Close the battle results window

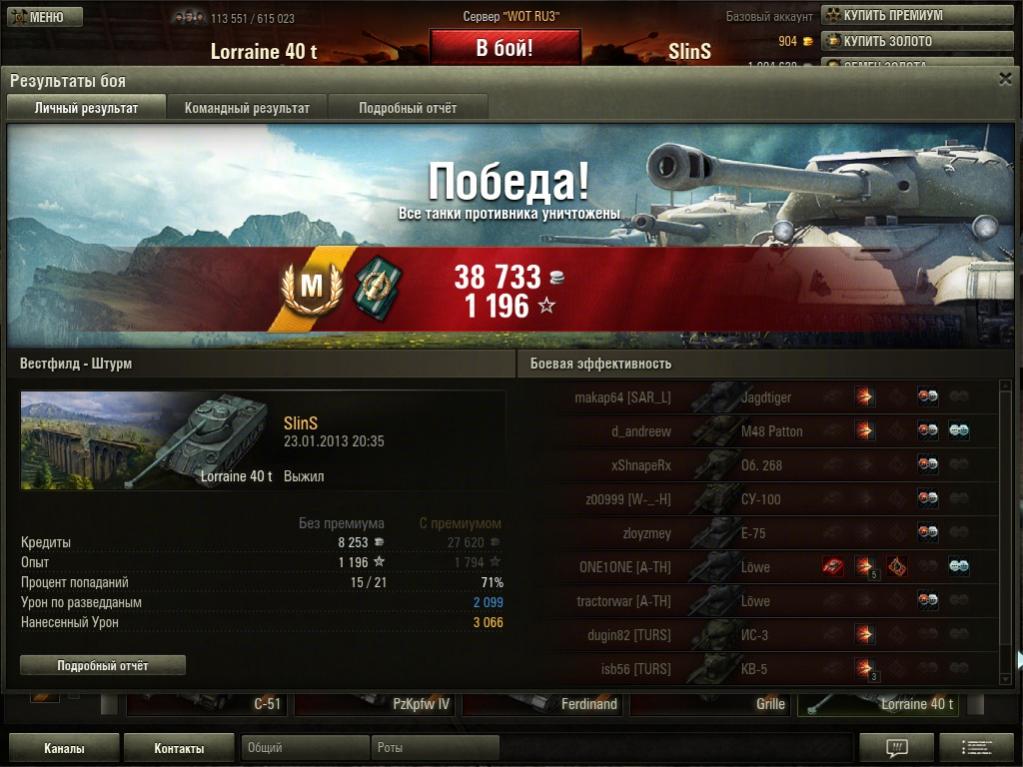[1005, 78]
